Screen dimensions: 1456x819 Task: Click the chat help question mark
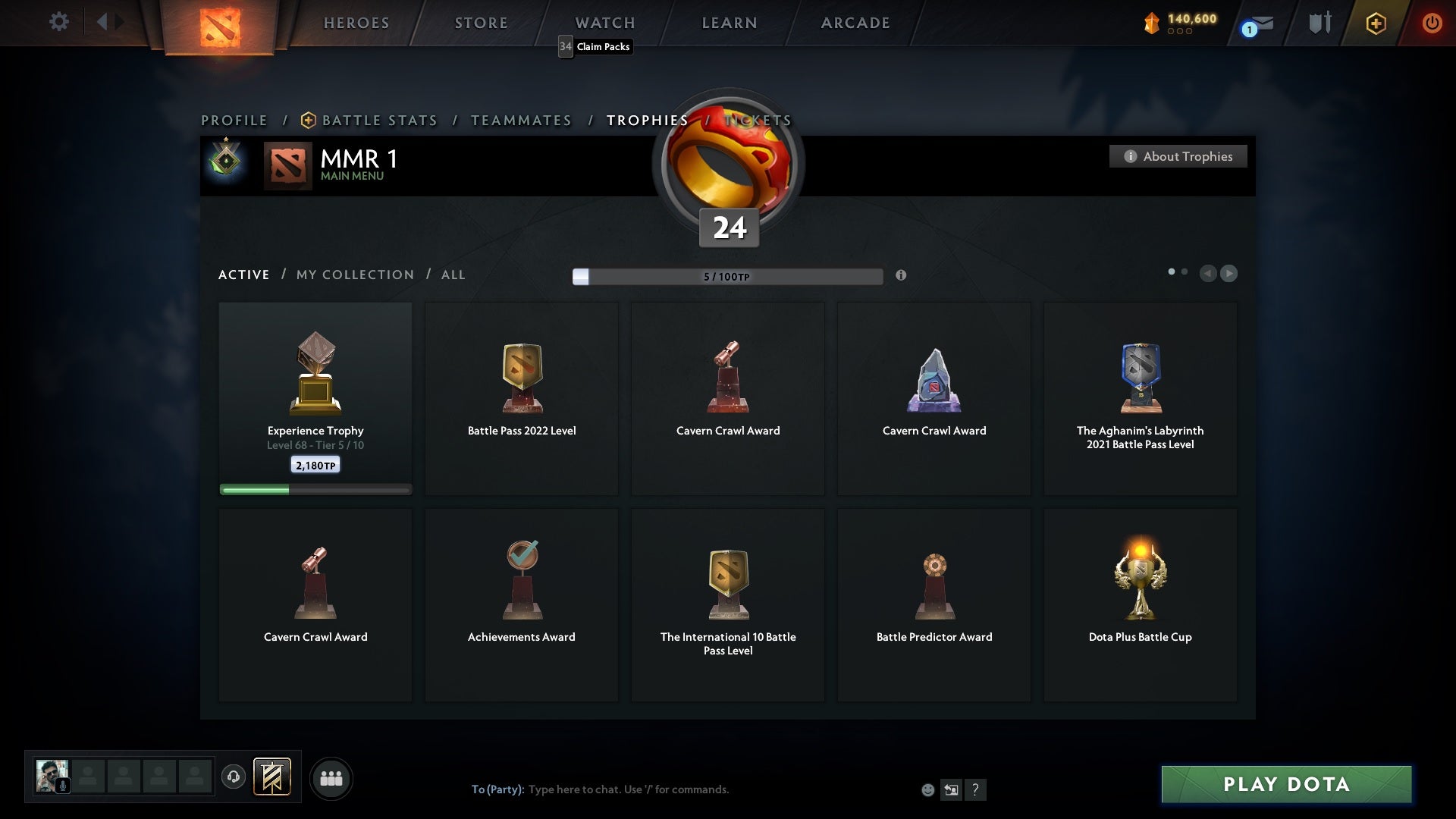click(976, 790)
